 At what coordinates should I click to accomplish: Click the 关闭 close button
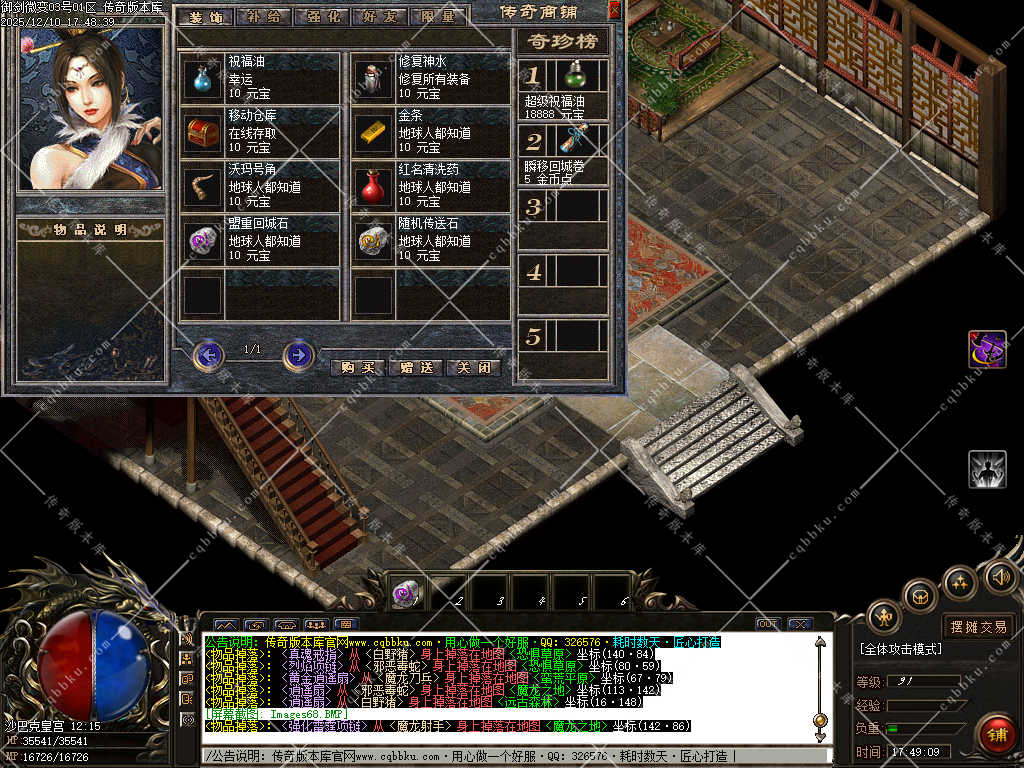tap(473, 367)
